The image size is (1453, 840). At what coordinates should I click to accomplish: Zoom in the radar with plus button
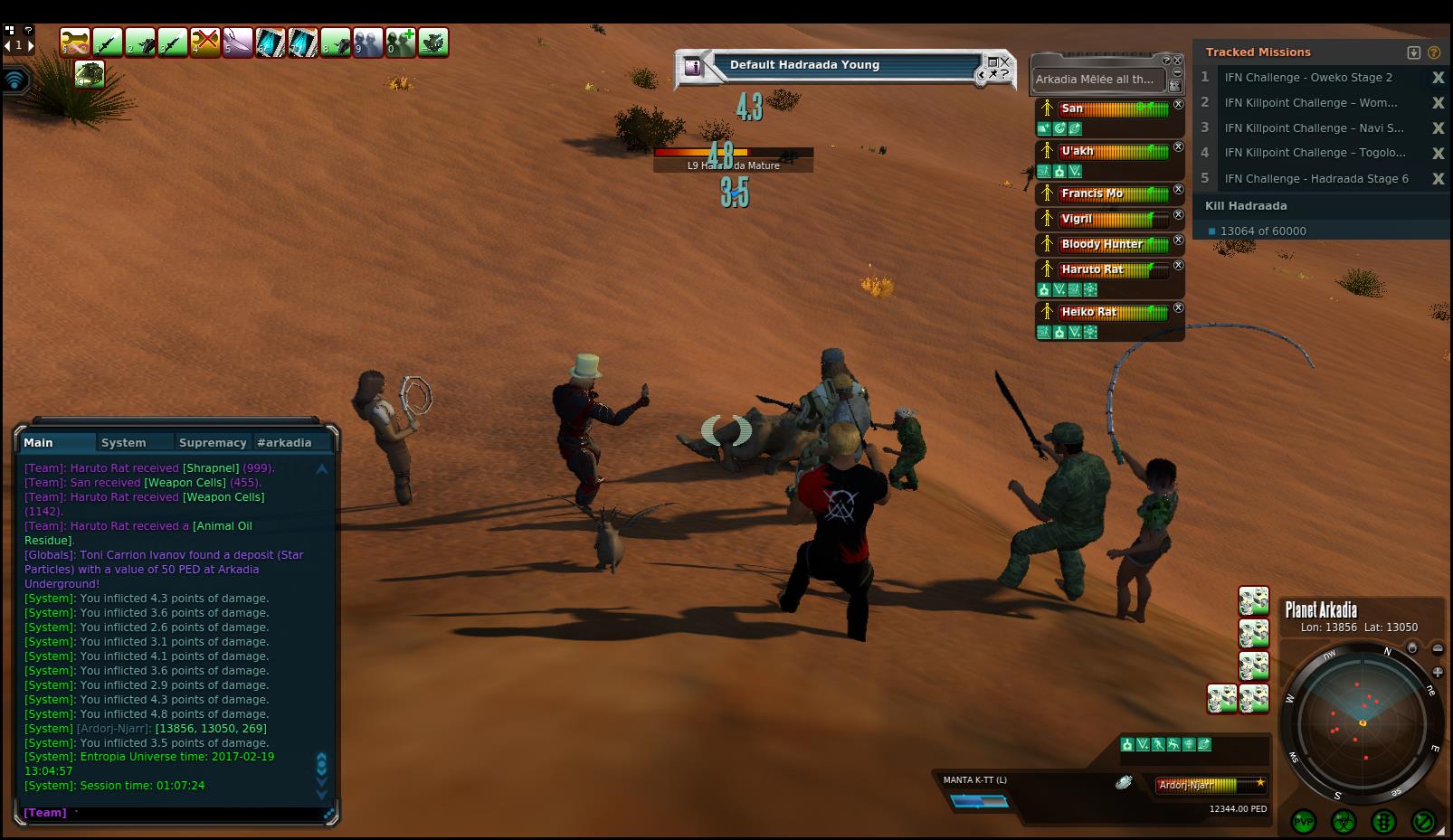tap(1438, 672)
